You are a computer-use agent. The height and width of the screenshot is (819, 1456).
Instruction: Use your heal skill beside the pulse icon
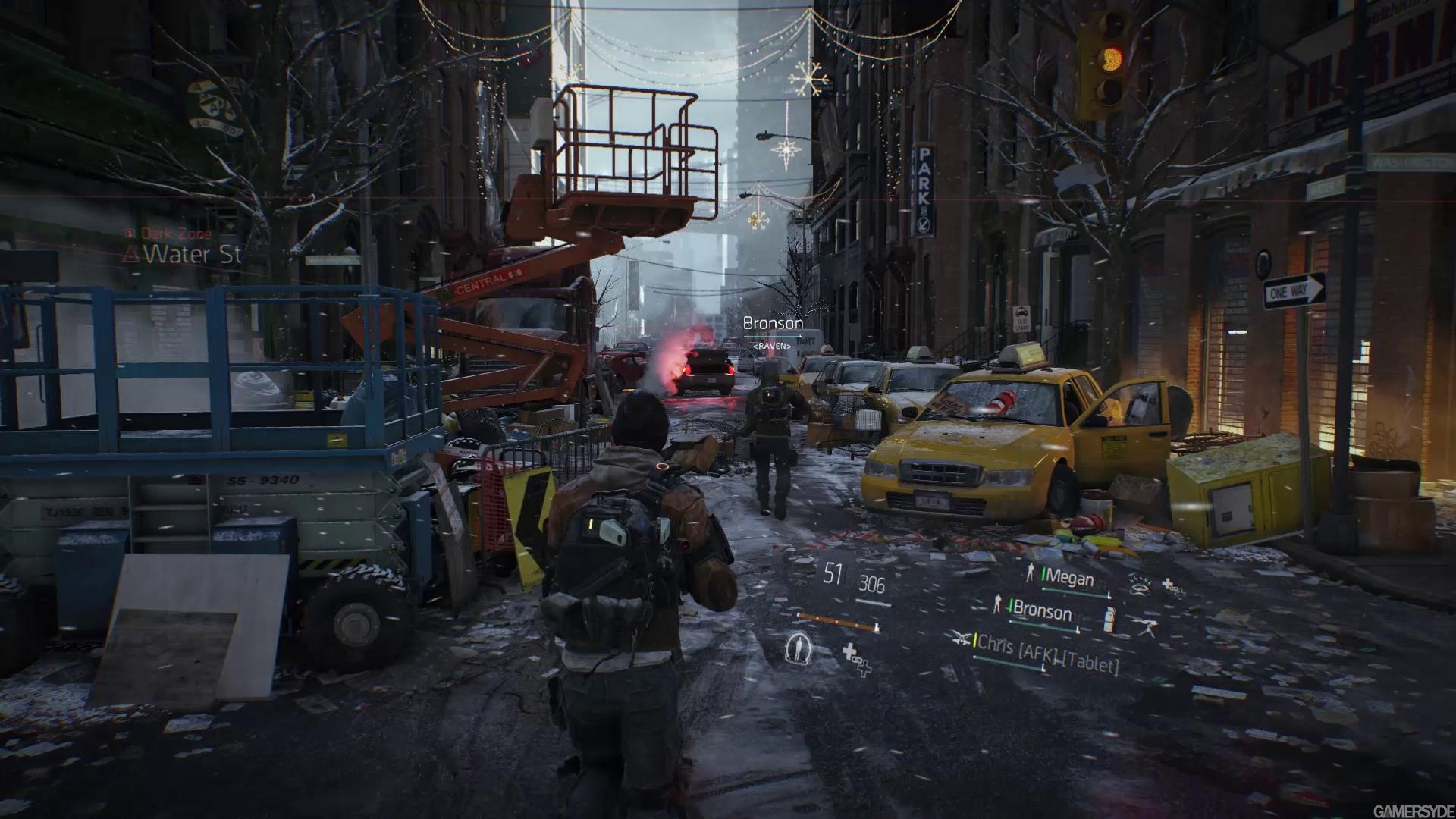coord(857,657)
